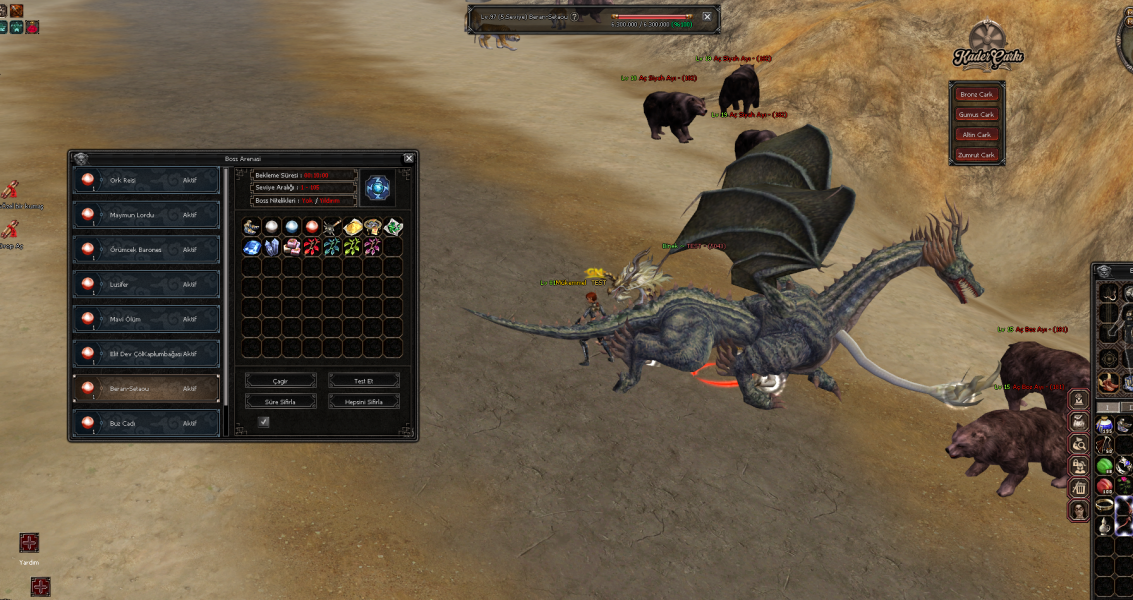This screenshot has height=600, width=1133.
Task: Open the Altın Çark wheel
Action: 976,135
